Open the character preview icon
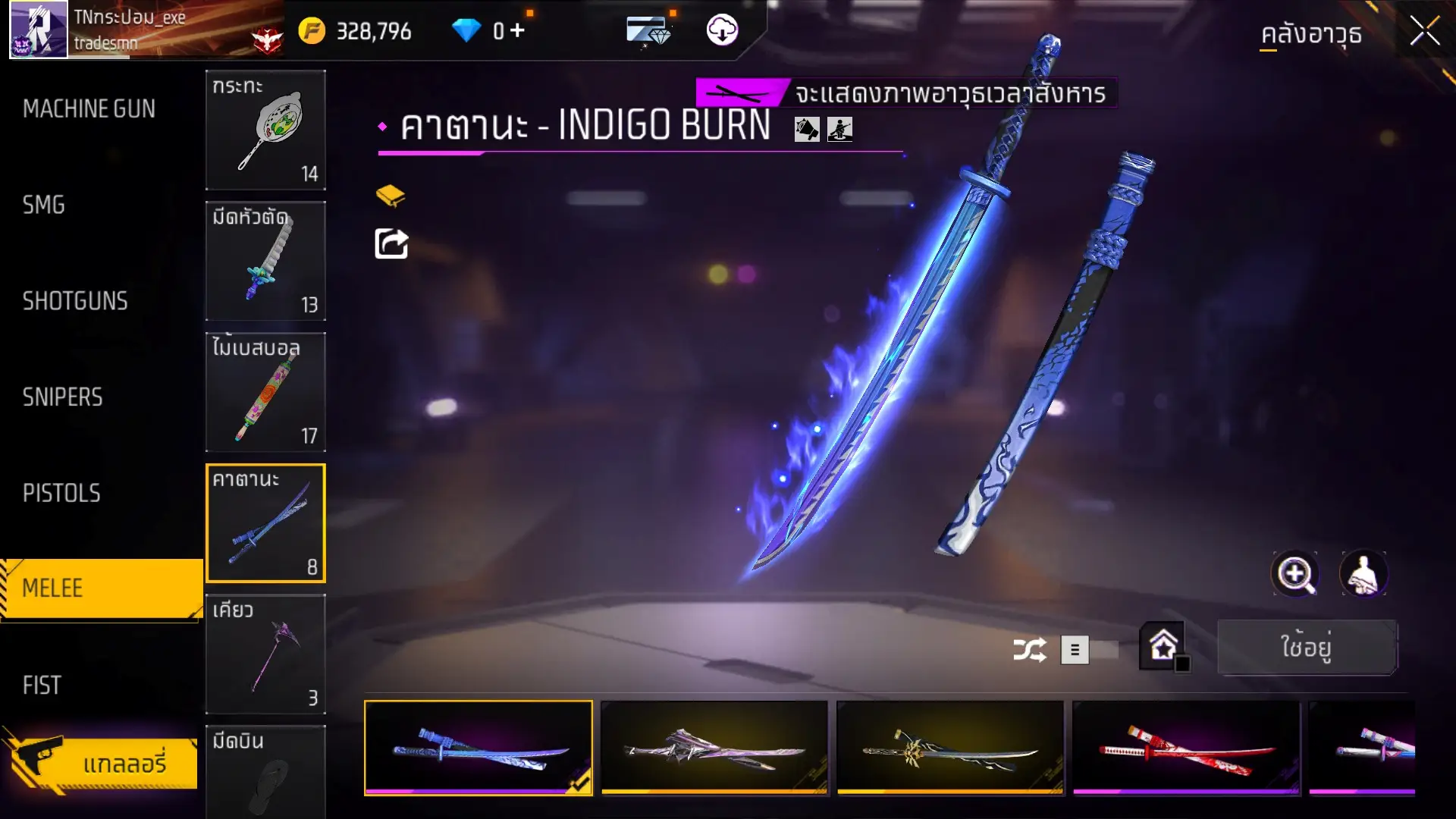 tap(1363, 574)
